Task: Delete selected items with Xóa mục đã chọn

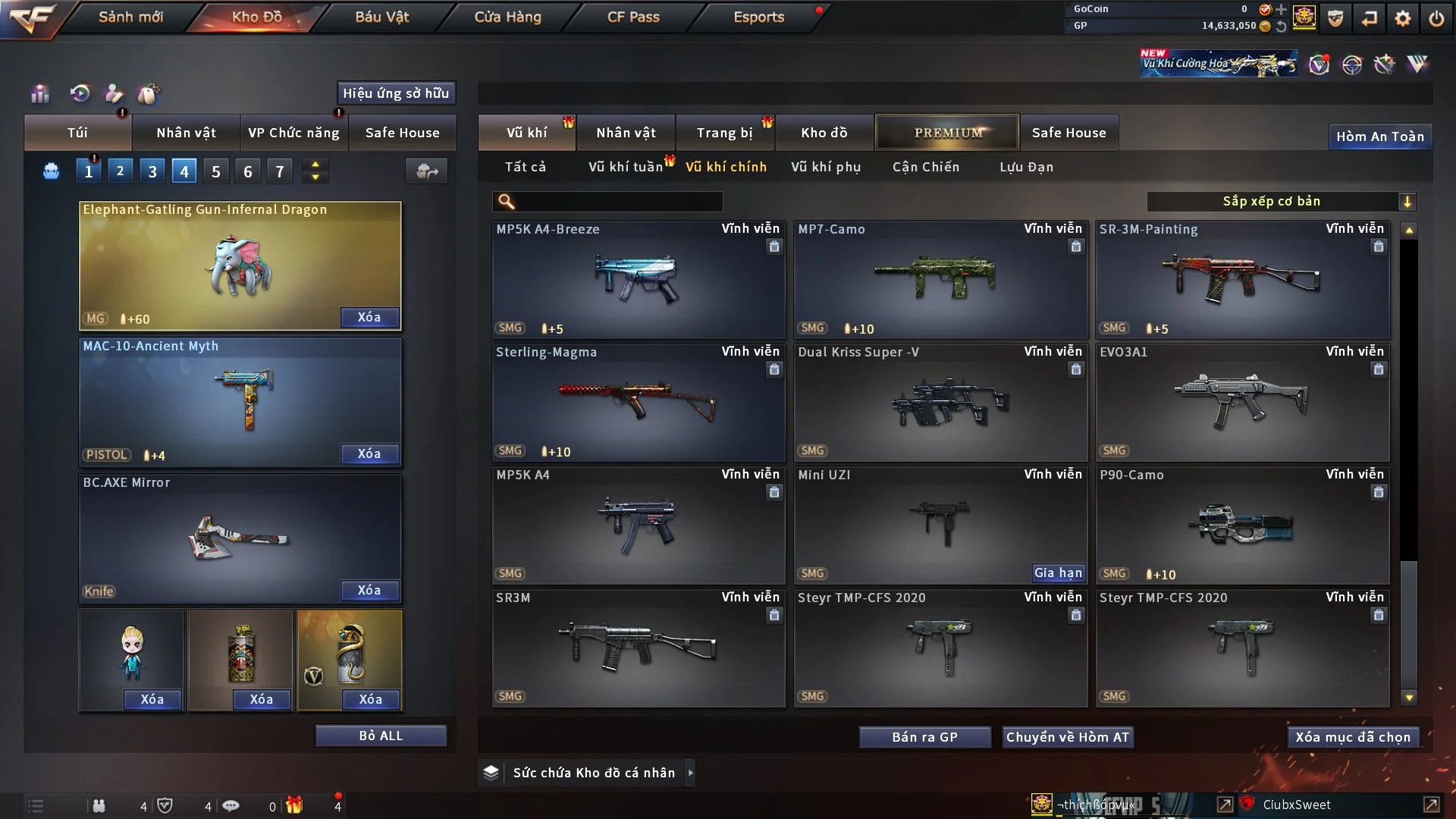Action: pos(1353,737)
